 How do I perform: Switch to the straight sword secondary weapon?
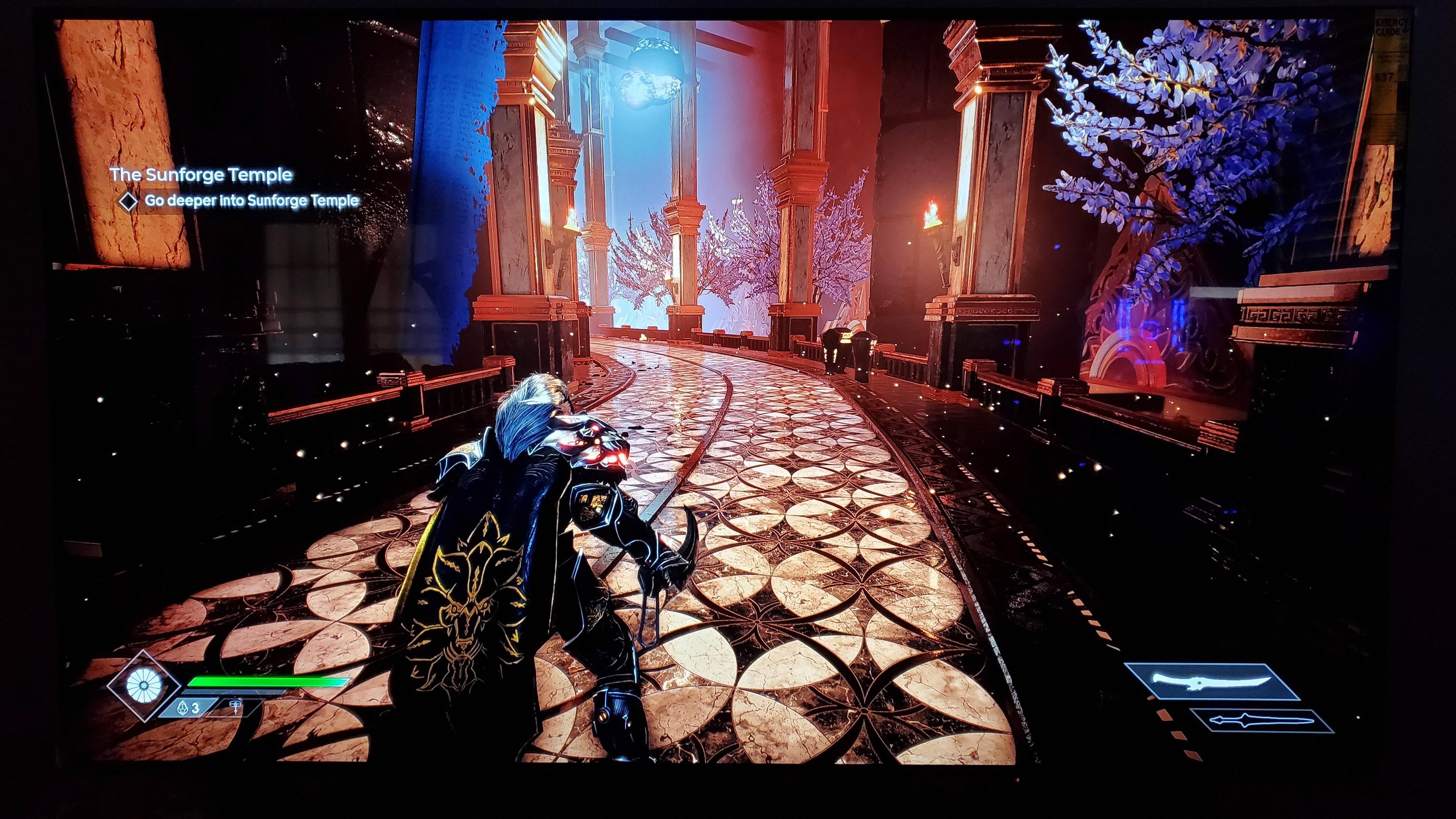(1261, 721)
